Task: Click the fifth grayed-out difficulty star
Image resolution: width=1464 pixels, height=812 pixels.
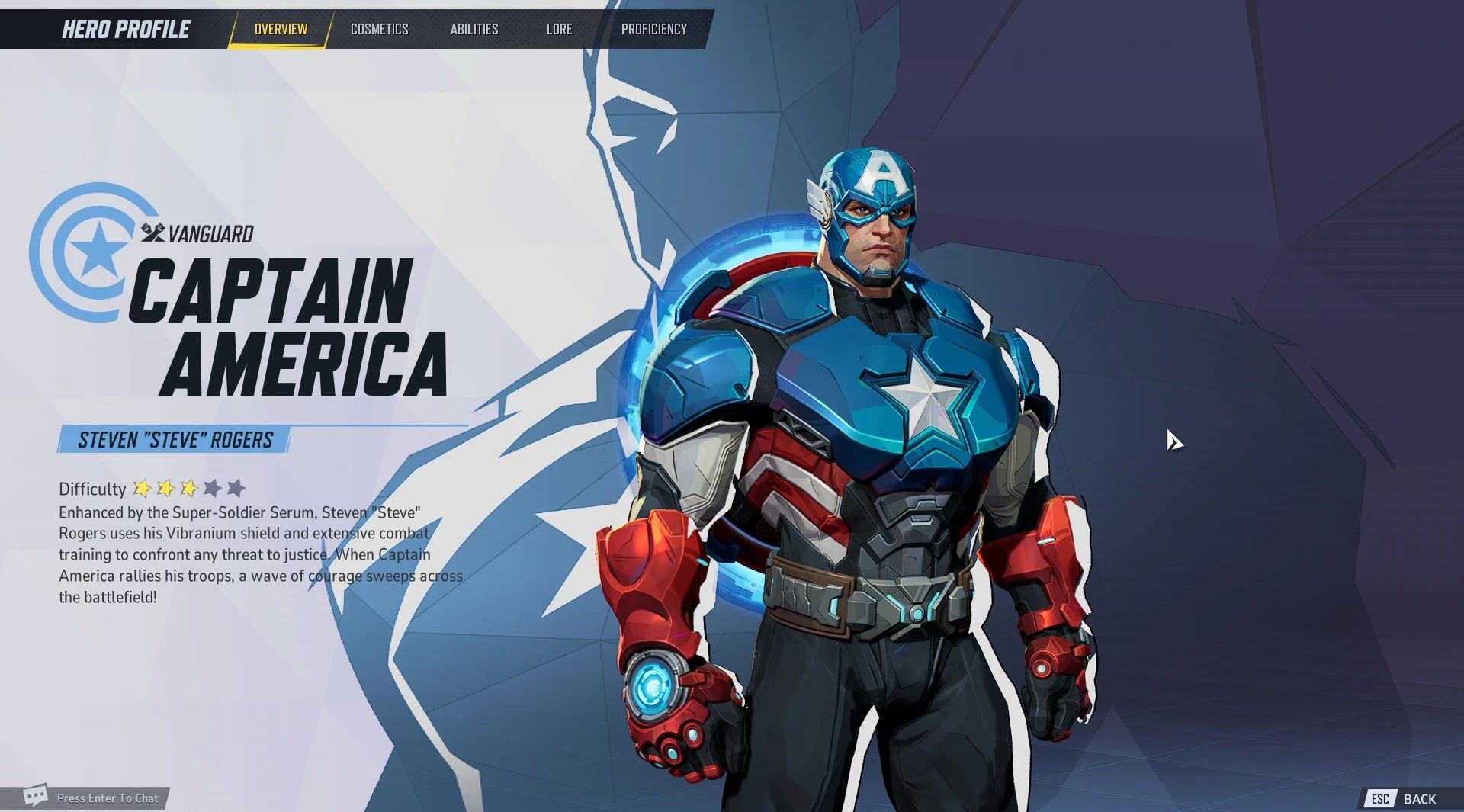Action: tap(237, 489)
